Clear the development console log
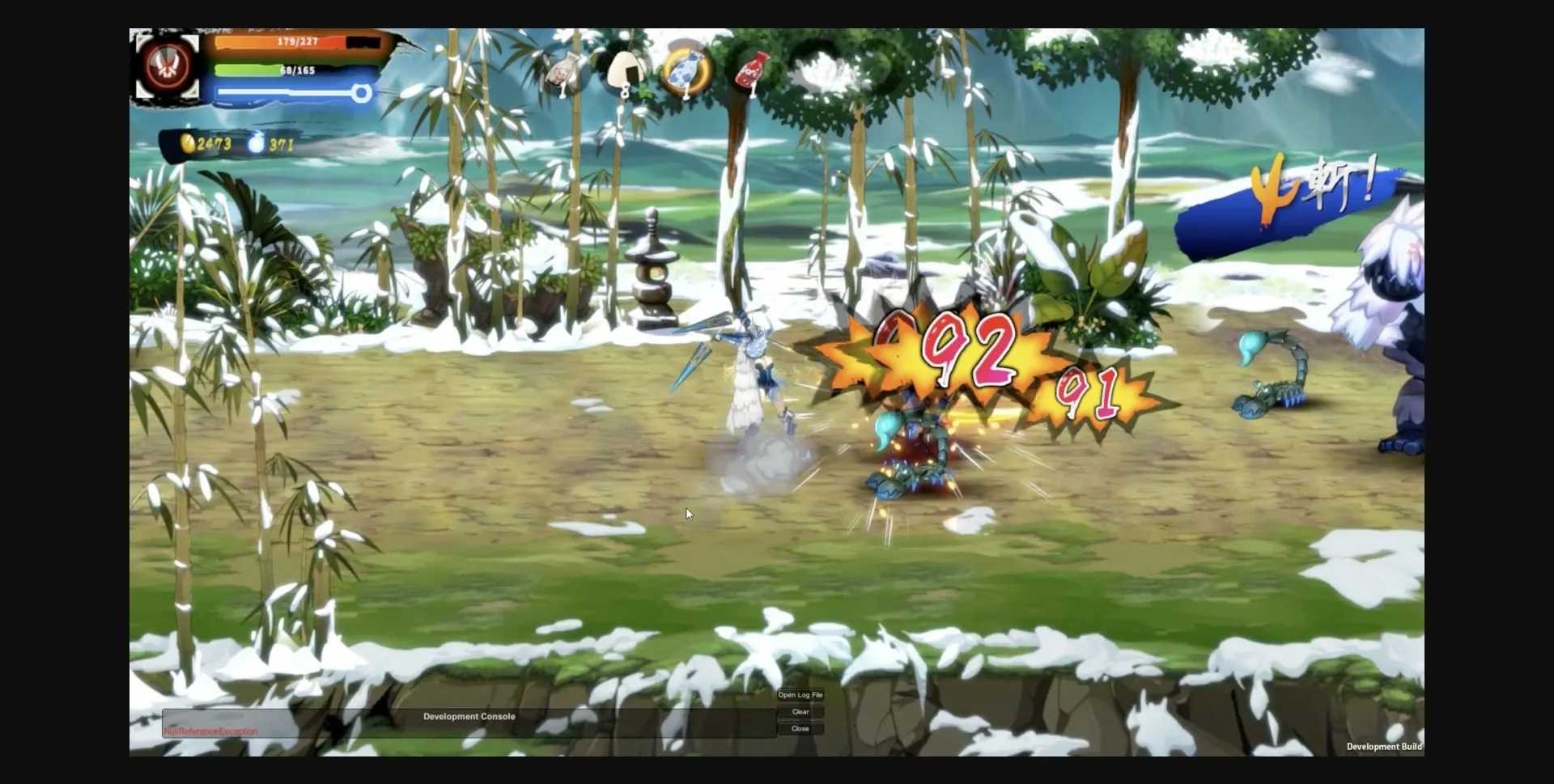 [800, 712]
